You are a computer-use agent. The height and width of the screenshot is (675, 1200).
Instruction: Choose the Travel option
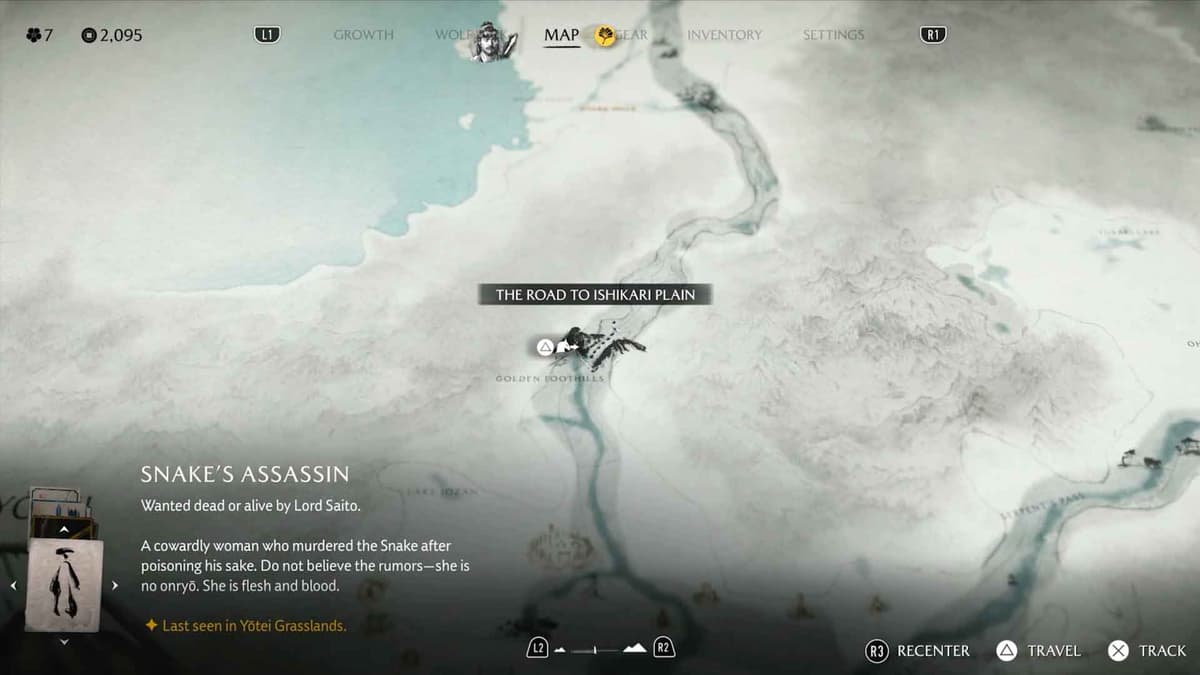click(x=1040, y=651)
